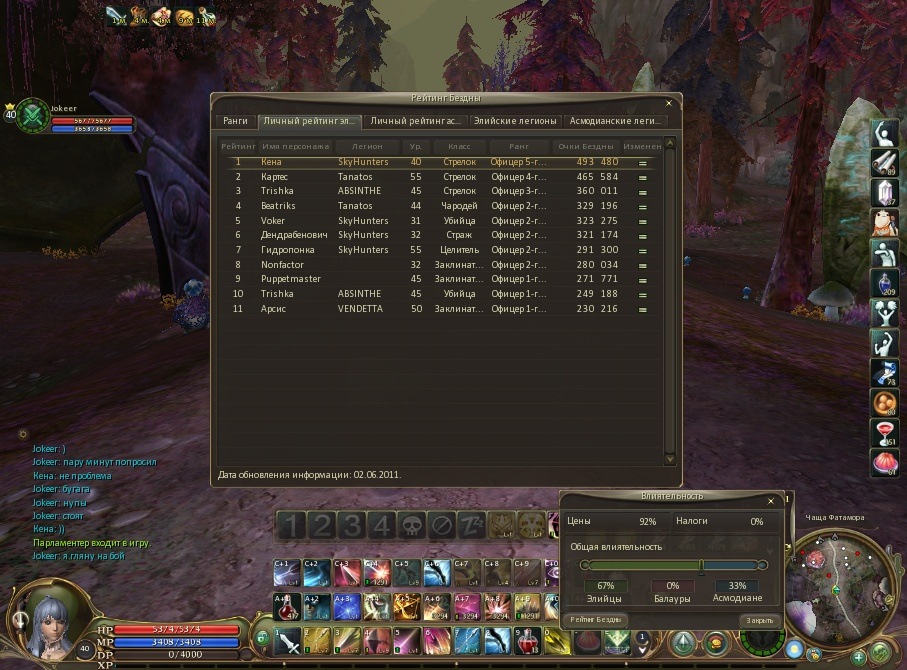
Task: Switch to the Ранги tab
Action: pyautogui.click(x=236, y=121)
